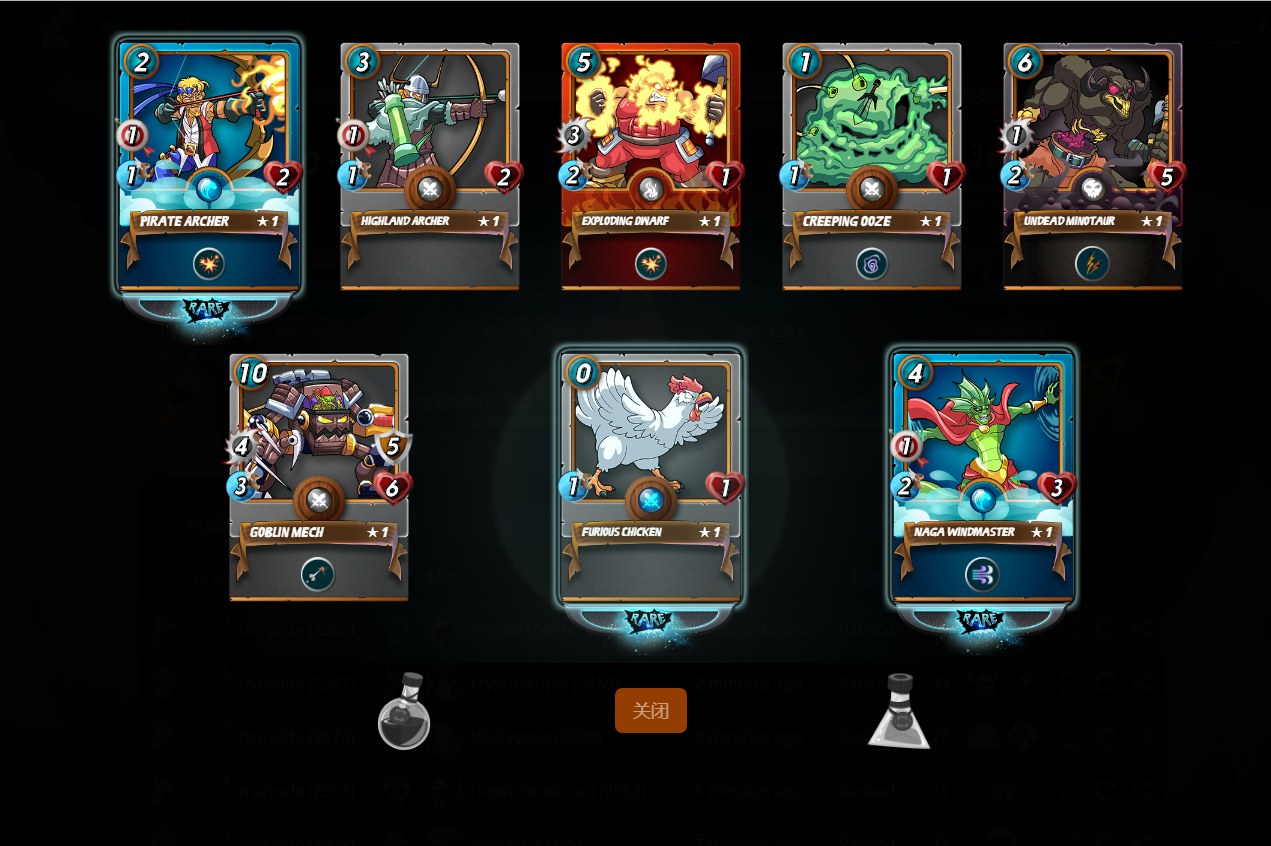Click the round dark potion flask
Screen dimensions: 1271x846
point(404,712)
